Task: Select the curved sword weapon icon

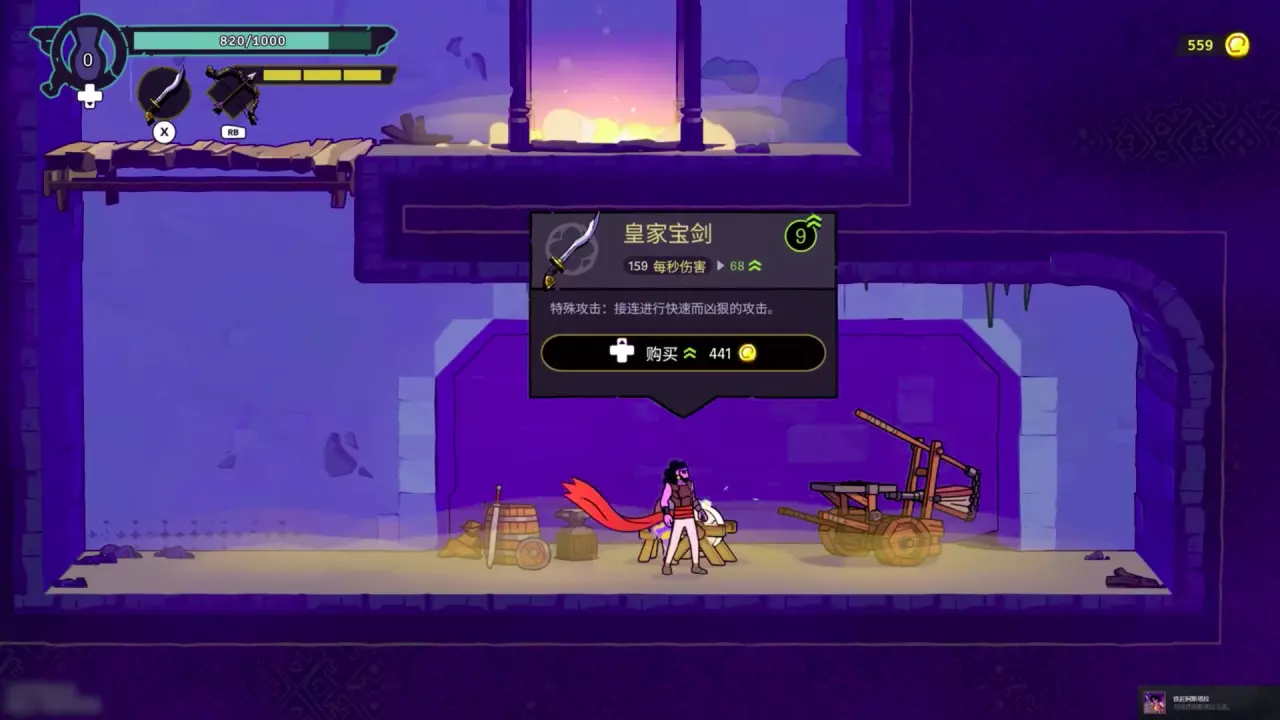Action: (164, 93)
